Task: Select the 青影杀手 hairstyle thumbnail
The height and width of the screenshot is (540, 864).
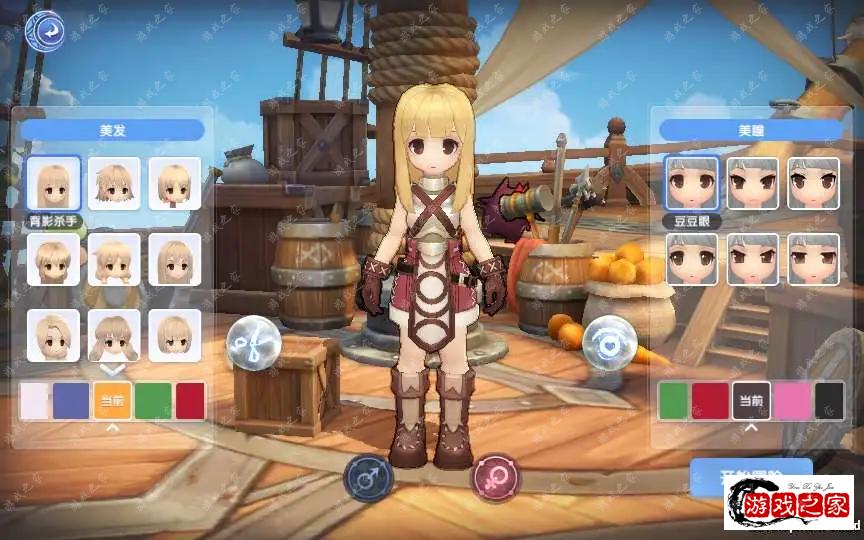Action: [53, 183]
